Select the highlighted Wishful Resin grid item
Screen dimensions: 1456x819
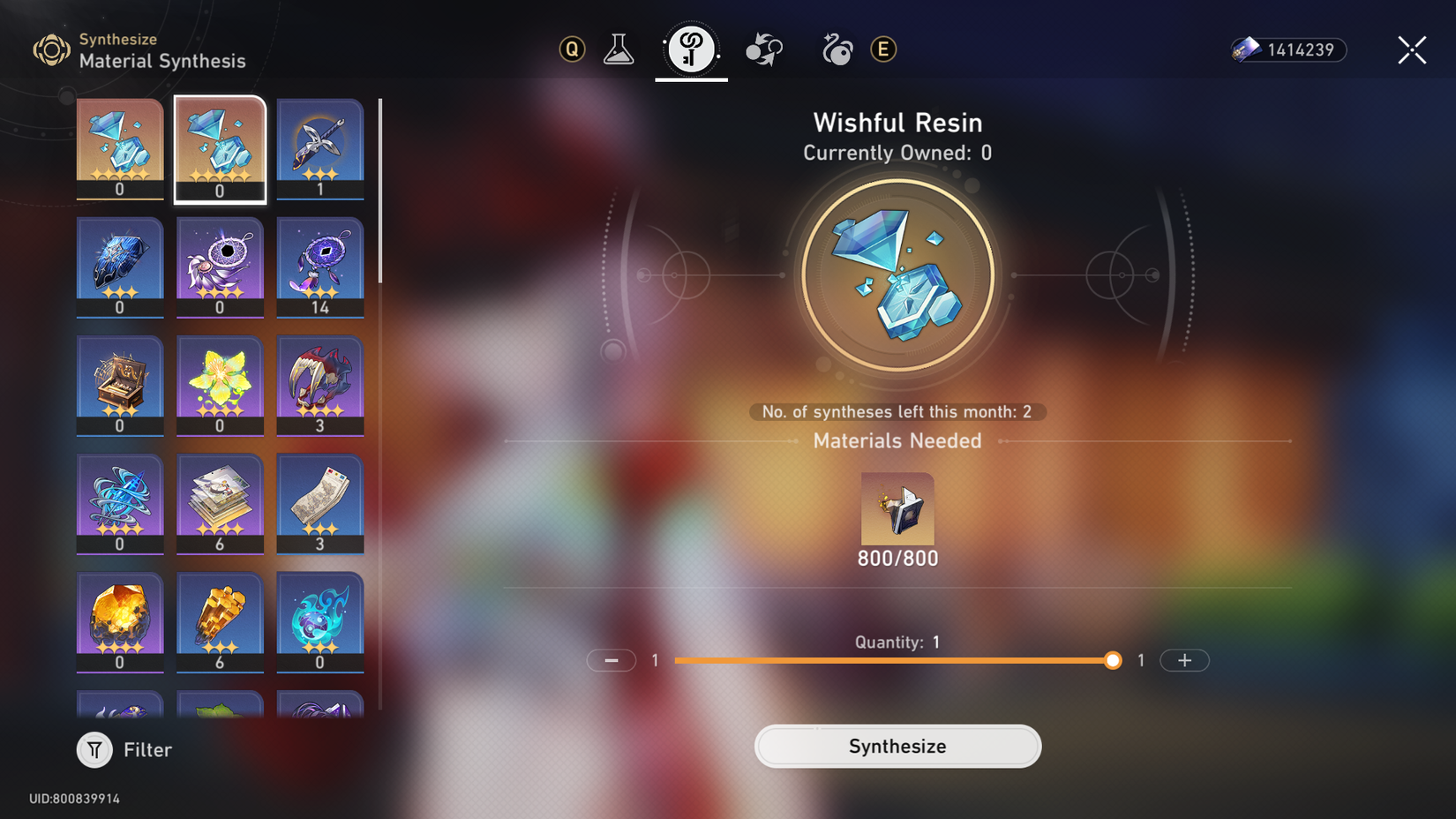tap(220, 148)
